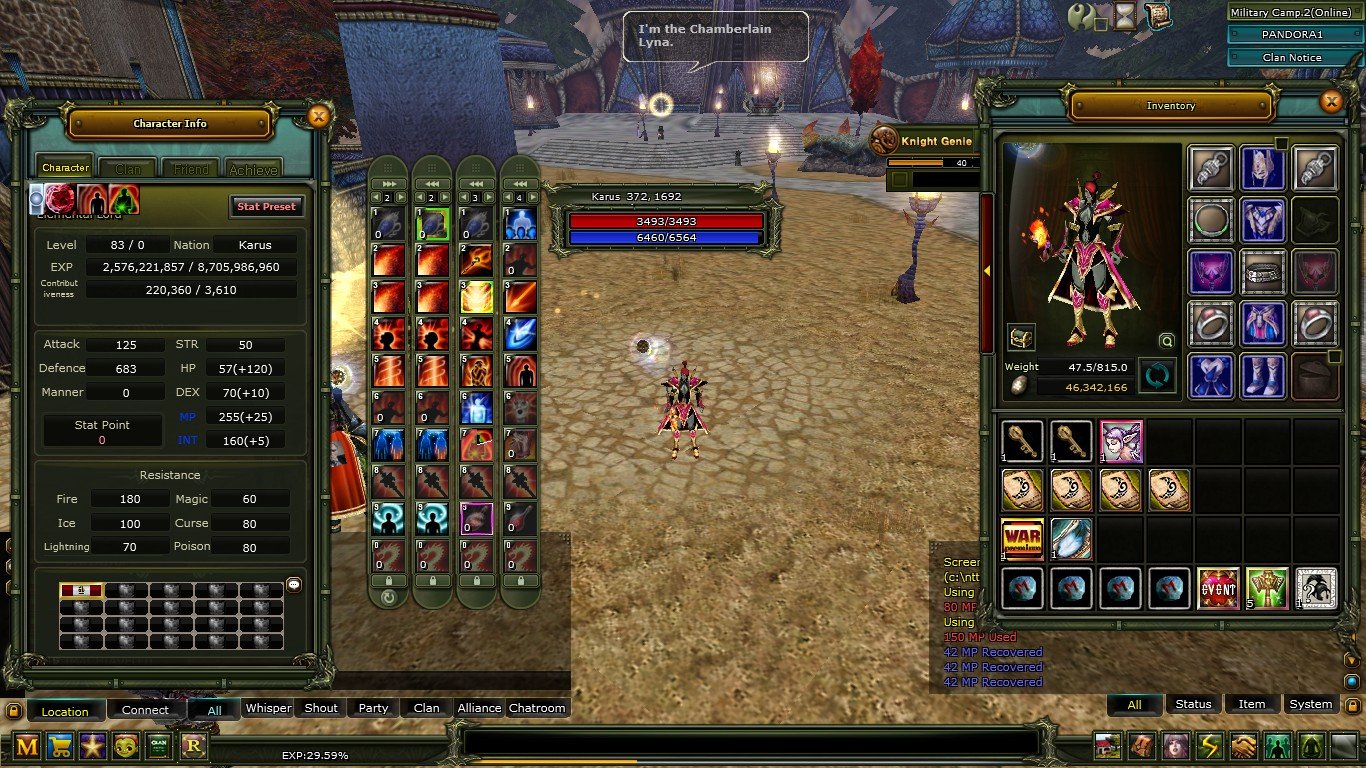The image size is (1366, 768).
Task: Select the WAR item in inventory
Action: [x=1022, y=539]
